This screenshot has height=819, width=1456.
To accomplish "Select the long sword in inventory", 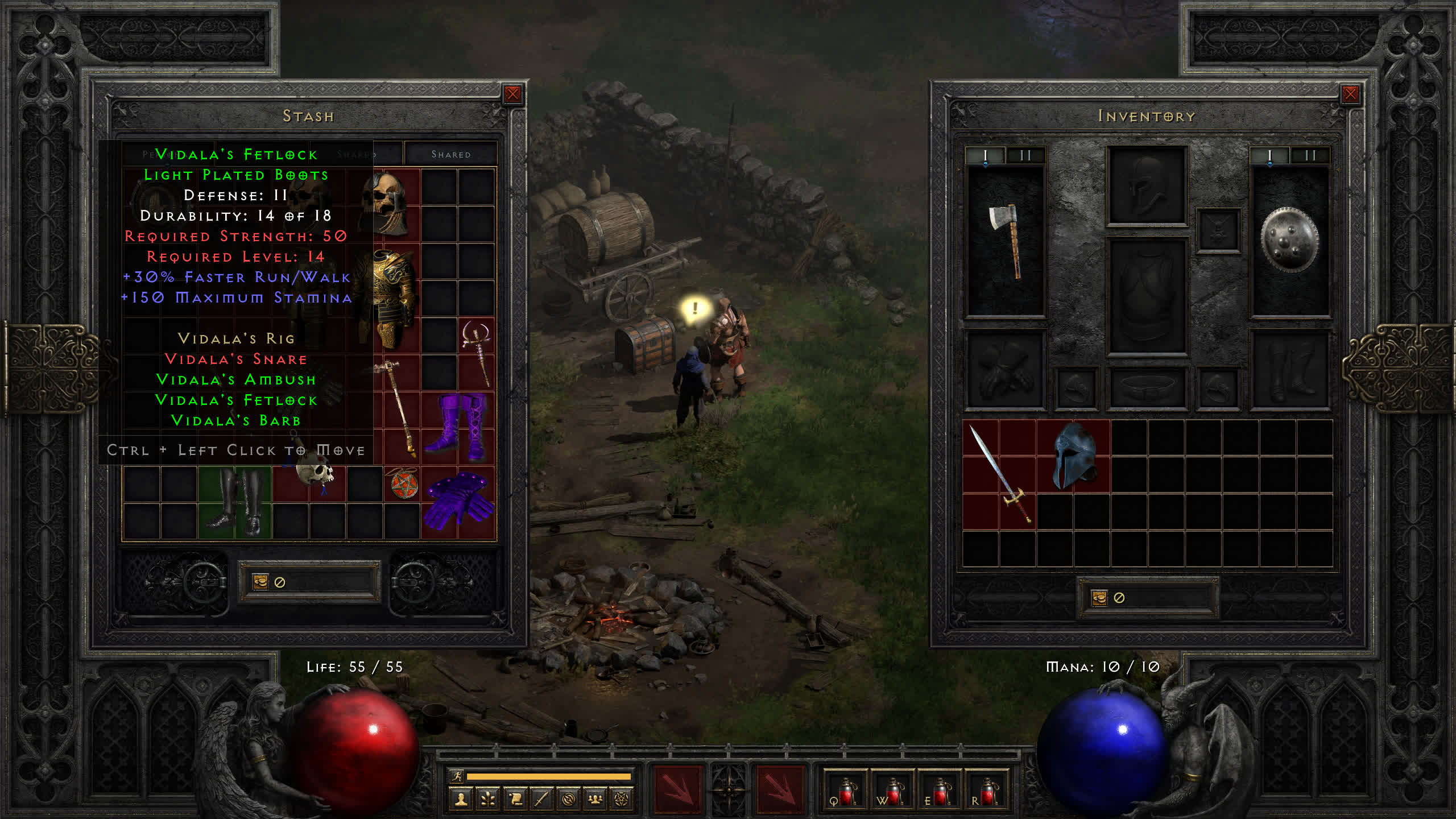I will point(999,474).
